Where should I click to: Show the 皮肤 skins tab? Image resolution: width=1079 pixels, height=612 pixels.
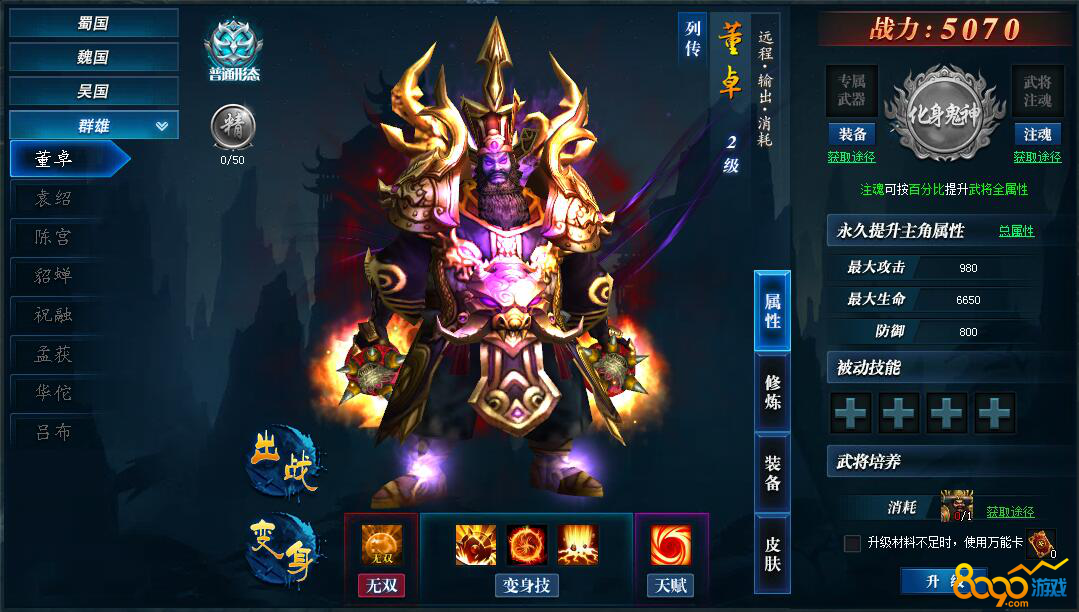point(772,555)
